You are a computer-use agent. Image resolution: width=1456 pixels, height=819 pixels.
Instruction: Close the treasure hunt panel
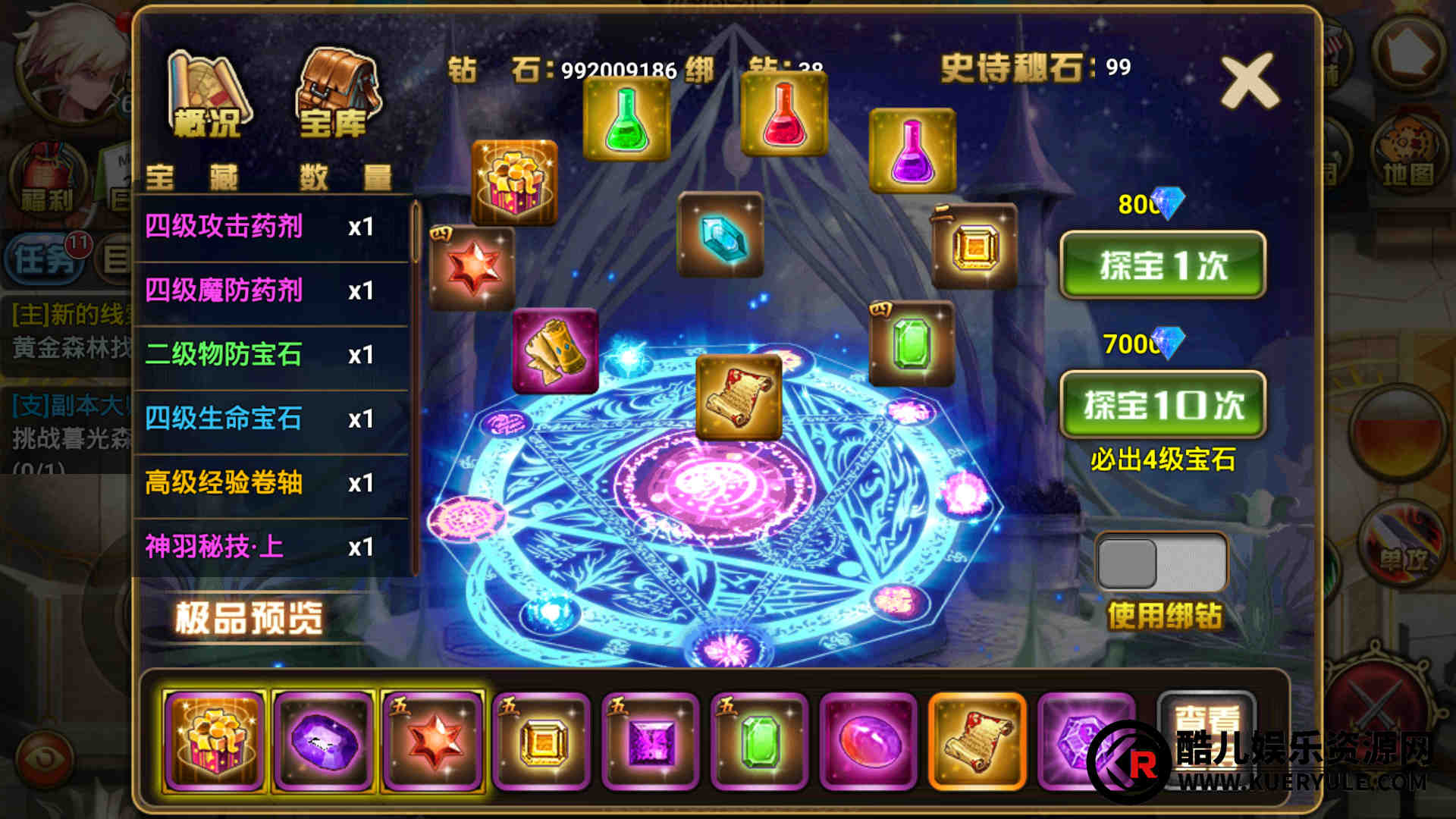point(1249,80)
